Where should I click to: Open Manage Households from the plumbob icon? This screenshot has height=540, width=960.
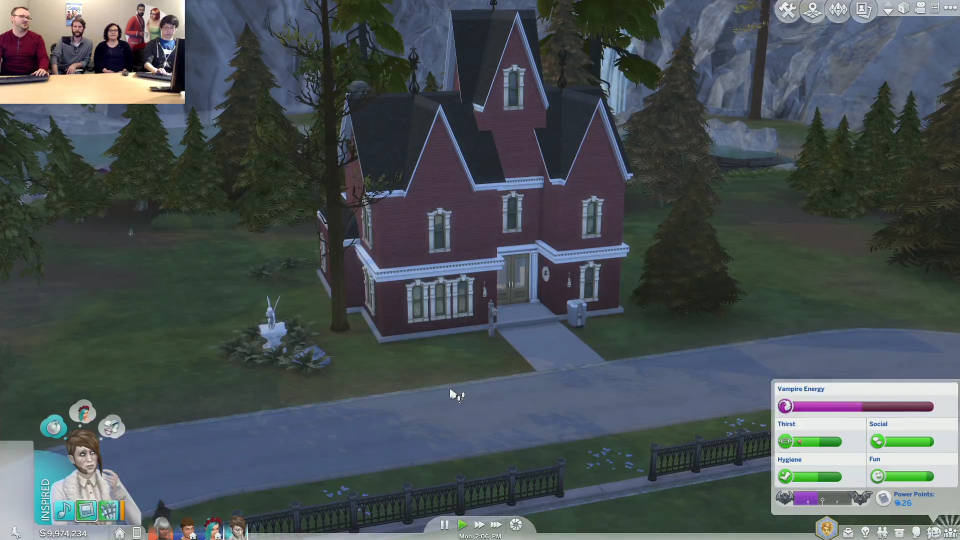(839, 10)
